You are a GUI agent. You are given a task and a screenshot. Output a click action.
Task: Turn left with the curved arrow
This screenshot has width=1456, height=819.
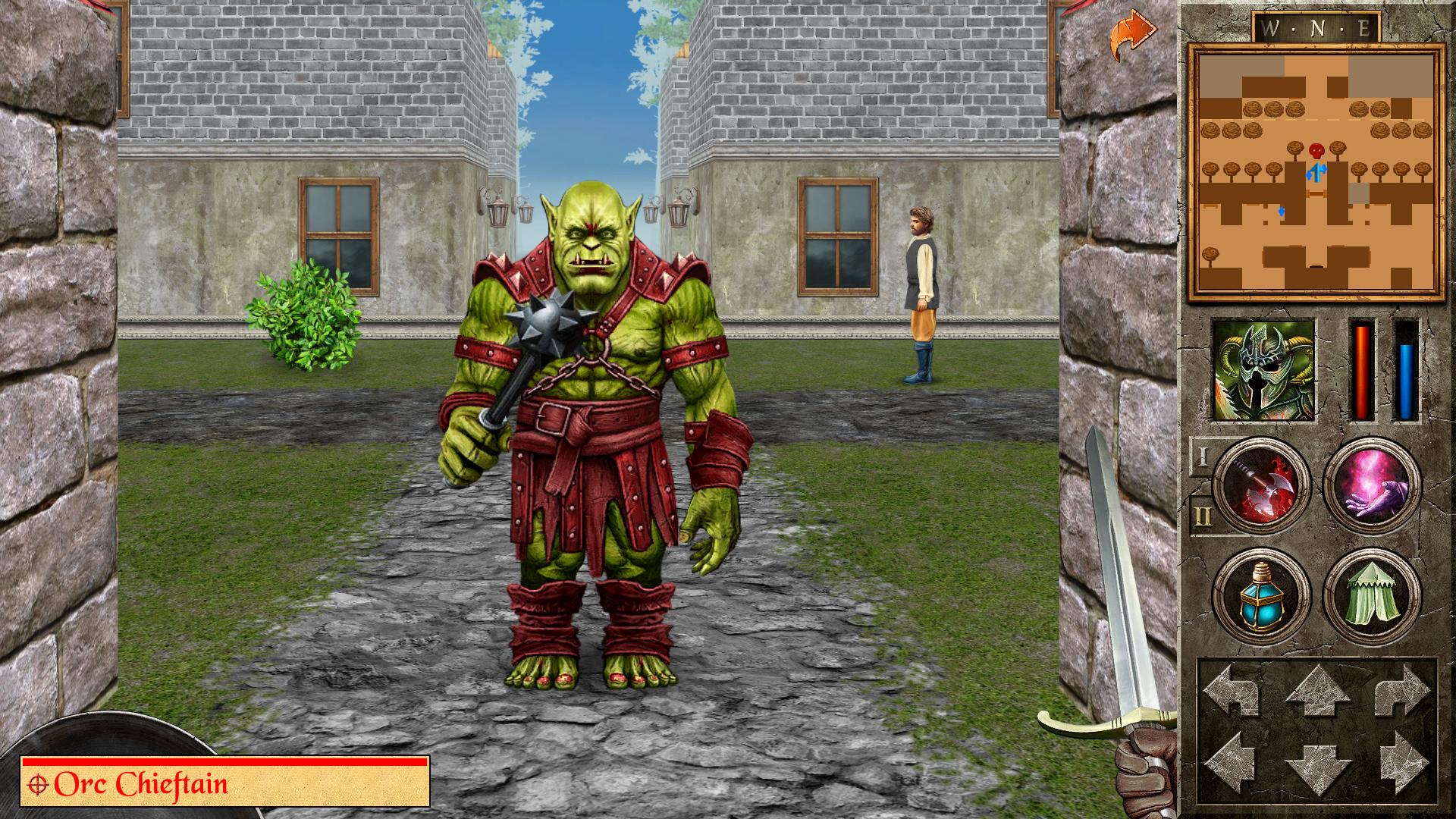(x=1235, y=691)
